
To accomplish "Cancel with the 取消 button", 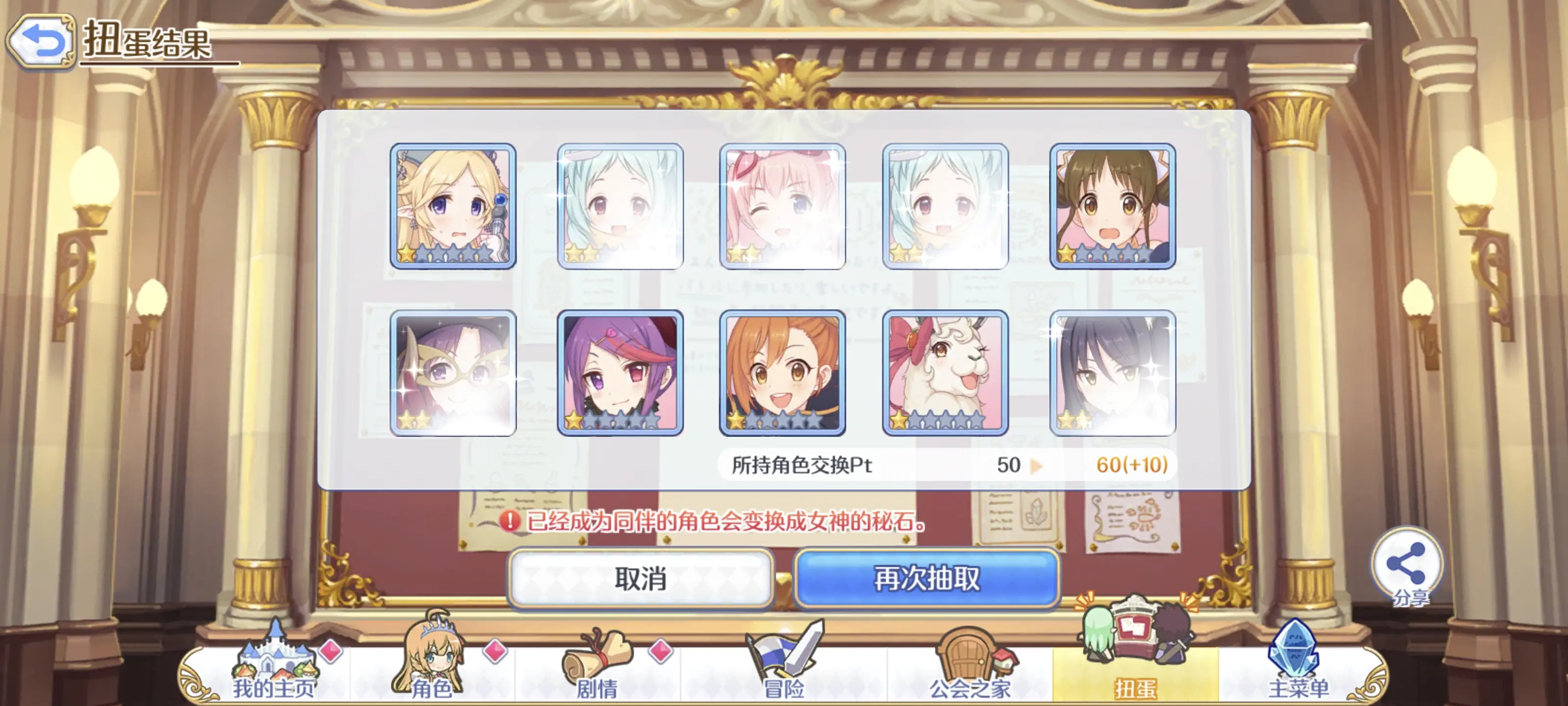I will coord(640,578).
